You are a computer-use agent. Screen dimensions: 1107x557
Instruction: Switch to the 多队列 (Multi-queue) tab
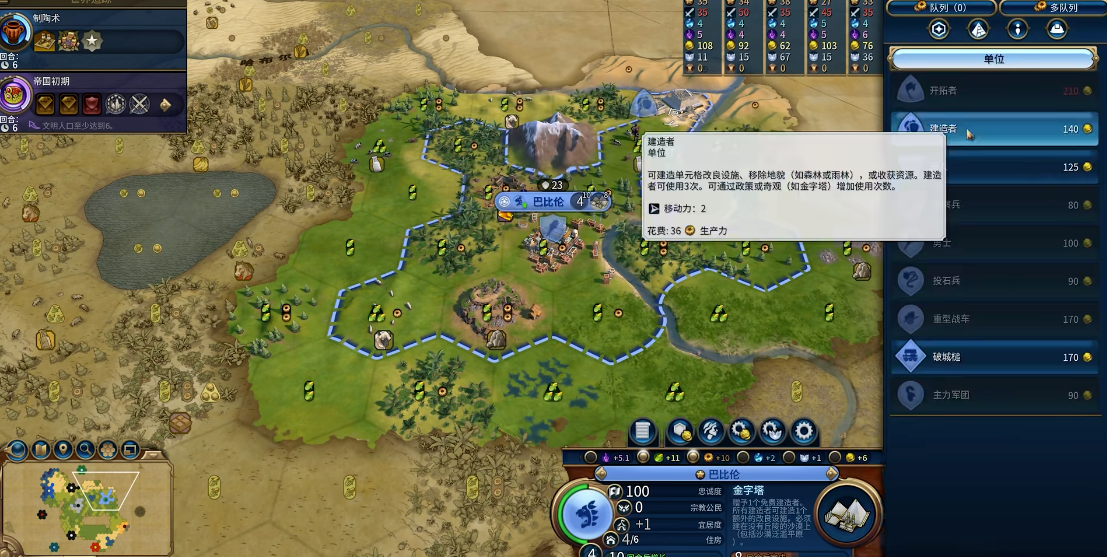point(1051,8)
